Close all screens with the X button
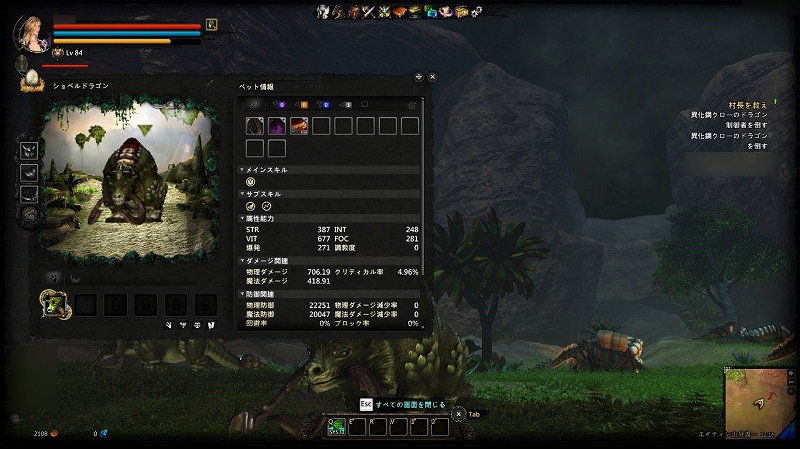Screen dimensions: 800x449 click(x=458, y=413)
